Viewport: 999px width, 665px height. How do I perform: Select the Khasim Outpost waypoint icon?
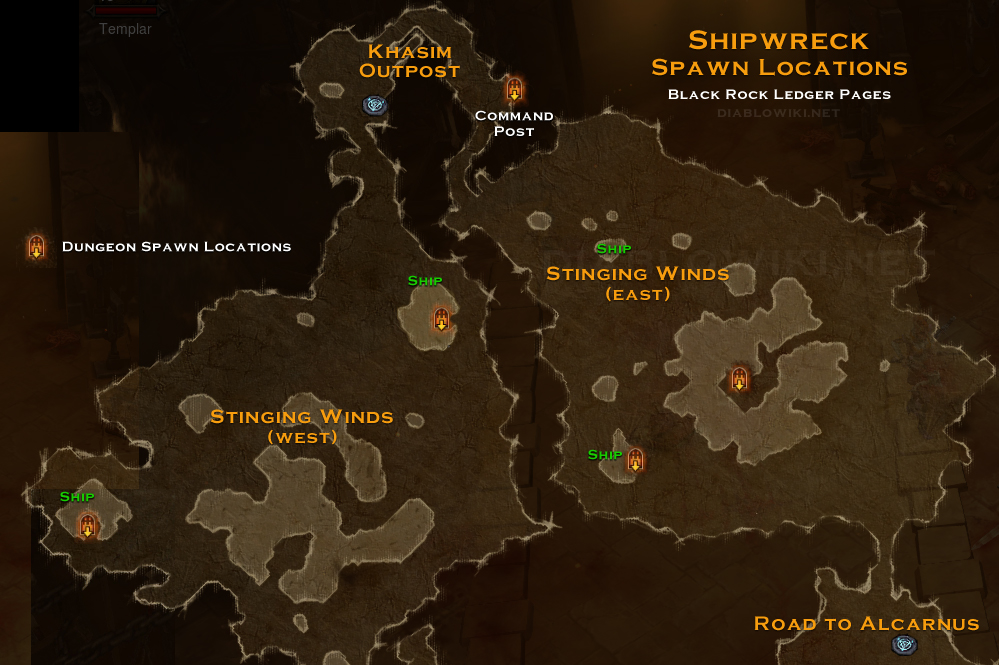(375, 104)
